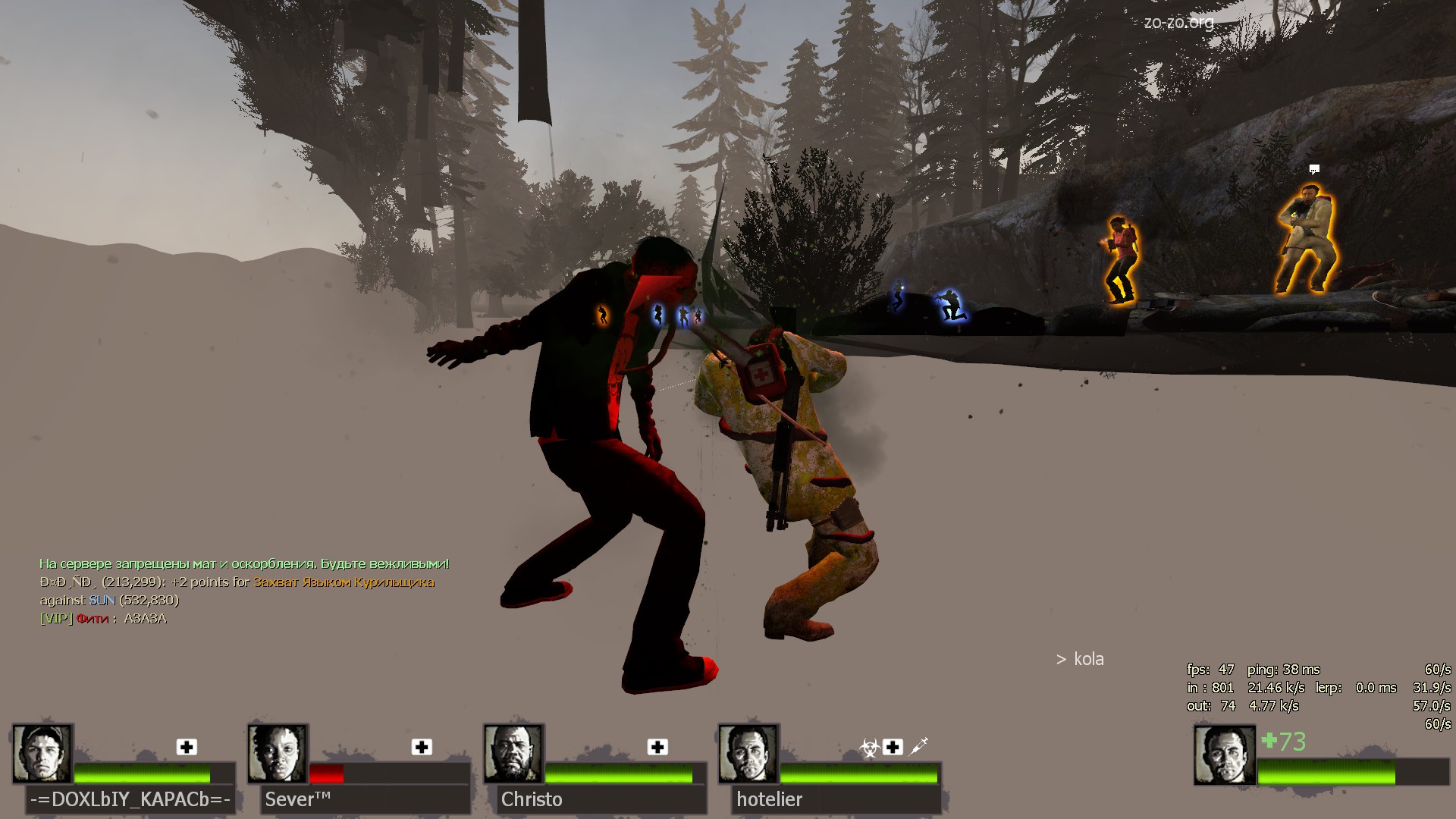Click the -=DOXLbIY_KAPACb=- name plate
Viewport: 1456px width, 819px height.
(x=130, y=799)
